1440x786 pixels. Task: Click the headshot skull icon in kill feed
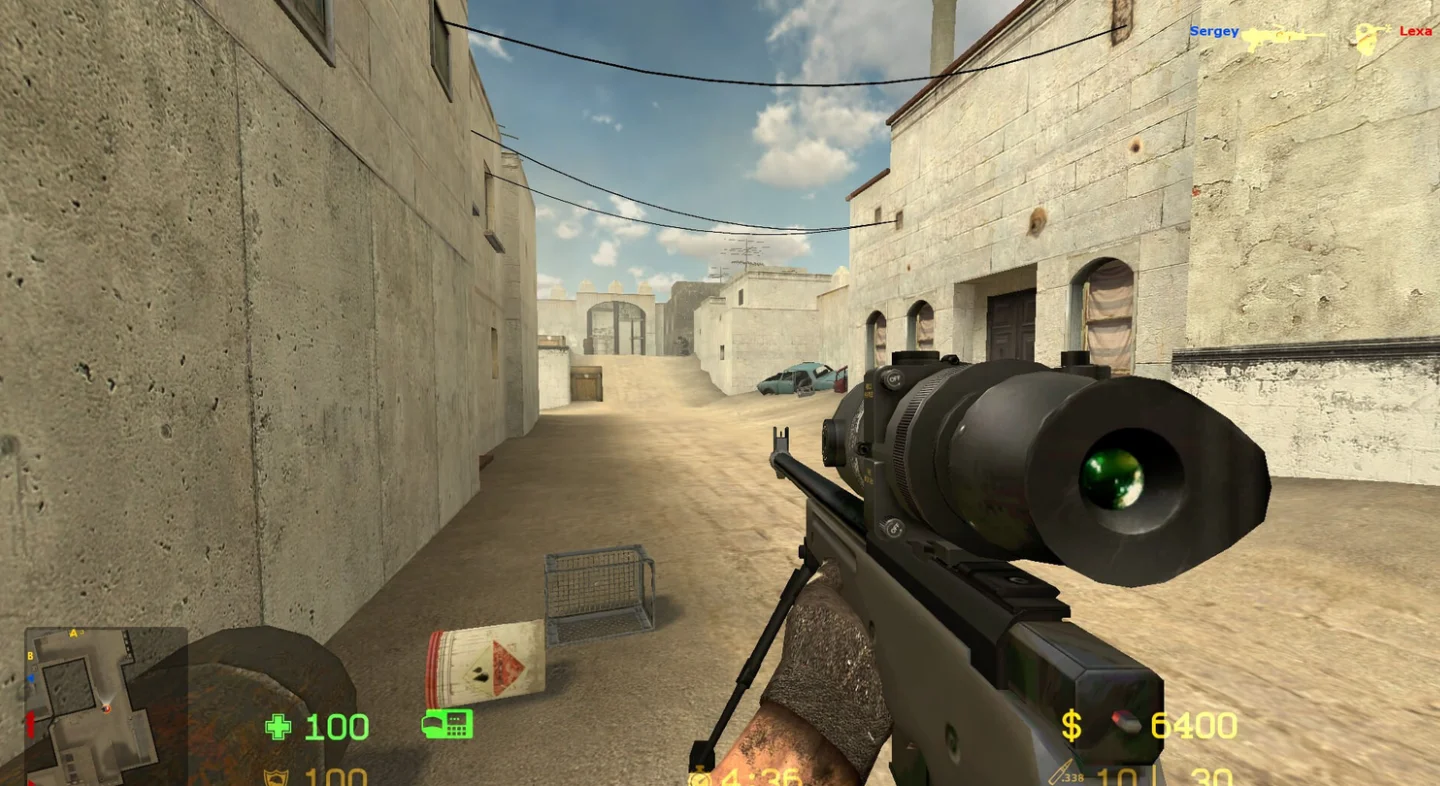pyautogui.click(x=1367, y=38)
